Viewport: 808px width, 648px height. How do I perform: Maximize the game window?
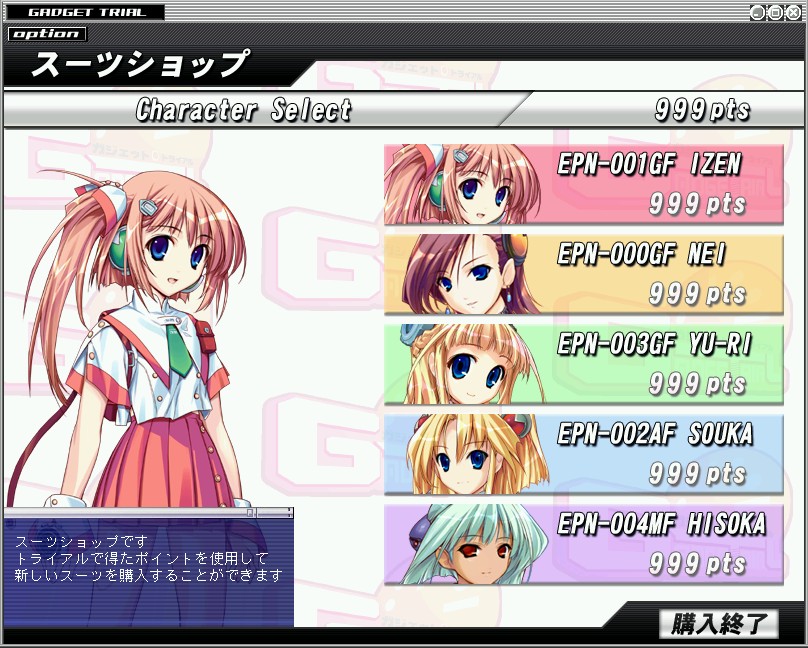click(x=776, y=13)
